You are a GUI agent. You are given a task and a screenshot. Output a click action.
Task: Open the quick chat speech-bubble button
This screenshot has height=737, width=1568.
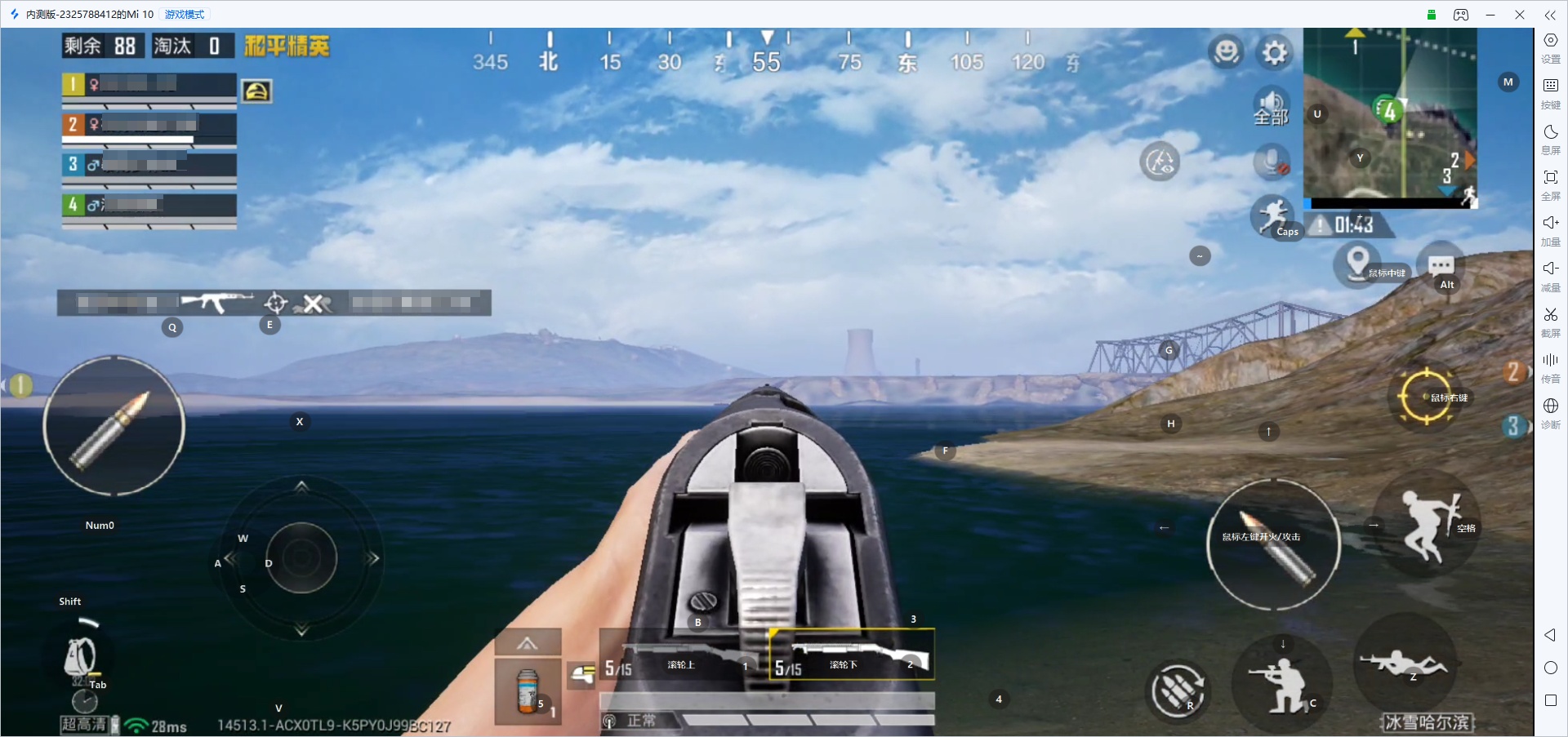tap(1441, 265)
